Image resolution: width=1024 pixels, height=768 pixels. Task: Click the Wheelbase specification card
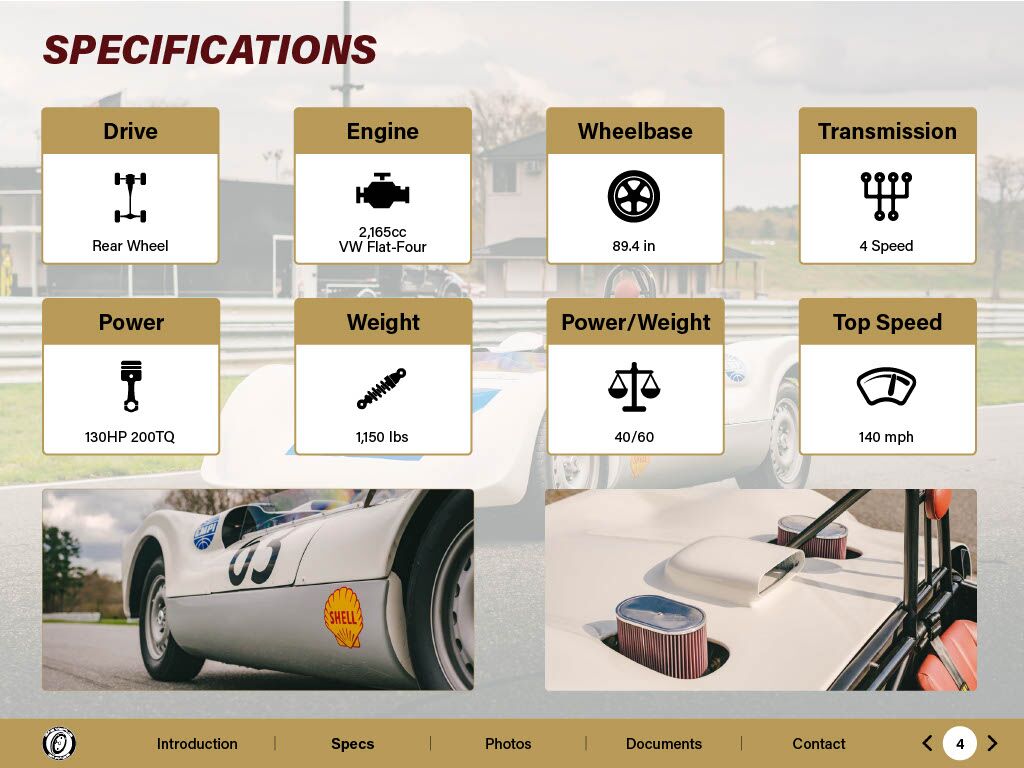point(635,186)
